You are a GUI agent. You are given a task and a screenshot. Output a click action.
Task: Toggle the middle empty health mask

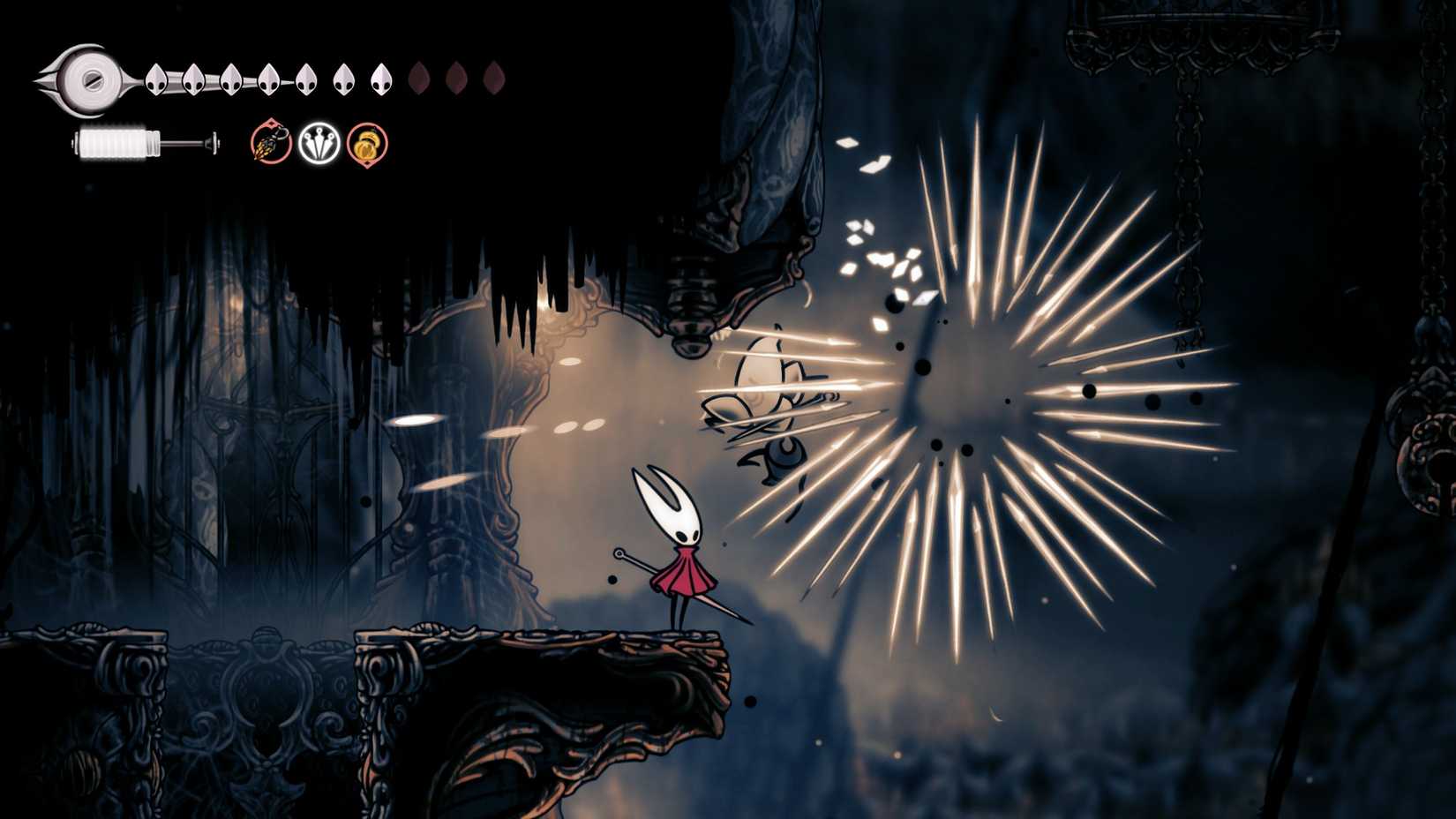455,77
